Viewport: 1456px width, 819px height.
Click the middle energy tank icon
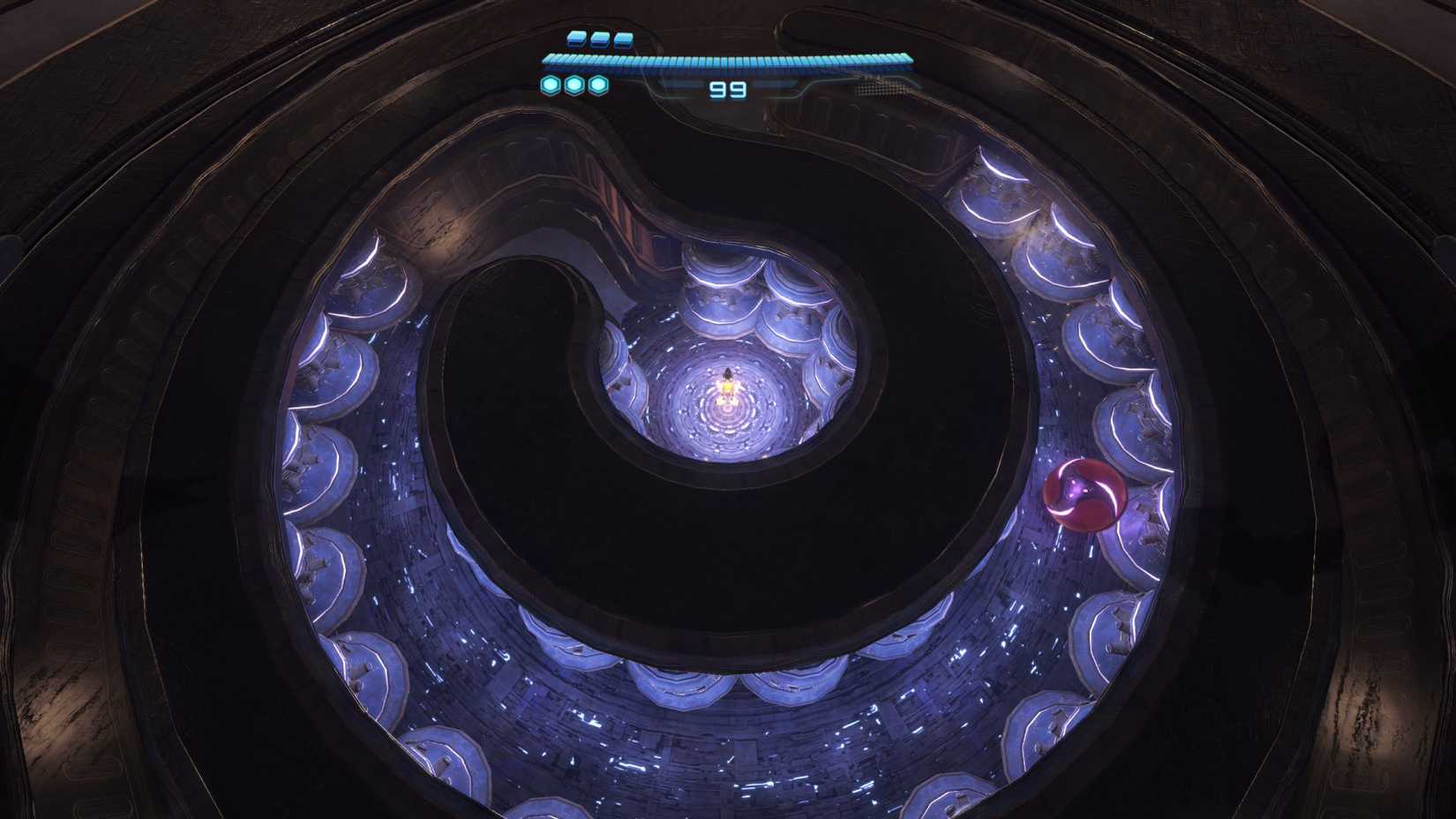(599, 39)
